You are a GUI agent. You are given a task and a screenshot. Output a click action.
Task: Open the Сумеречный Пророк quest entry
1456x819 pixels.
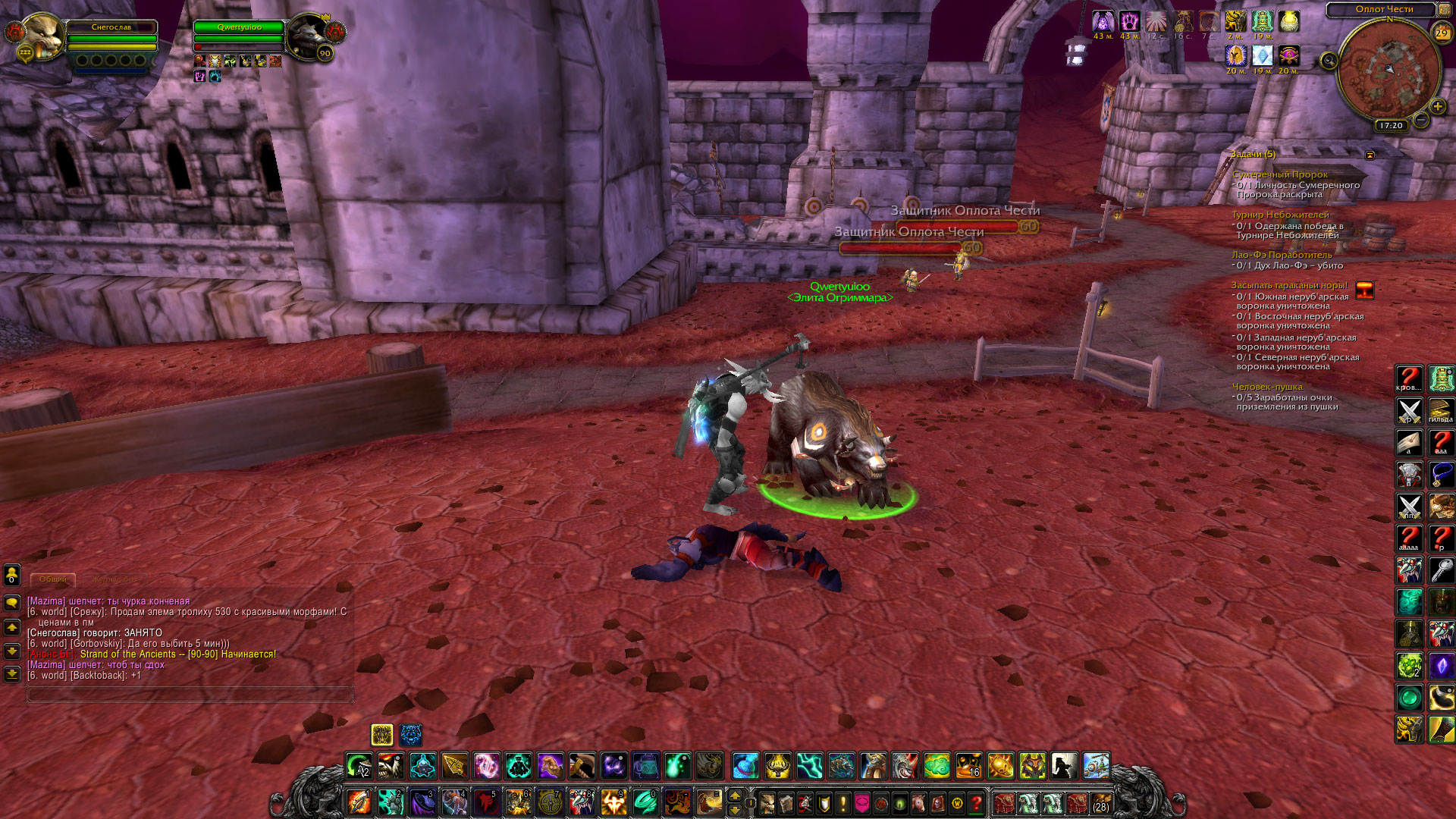1279,174
